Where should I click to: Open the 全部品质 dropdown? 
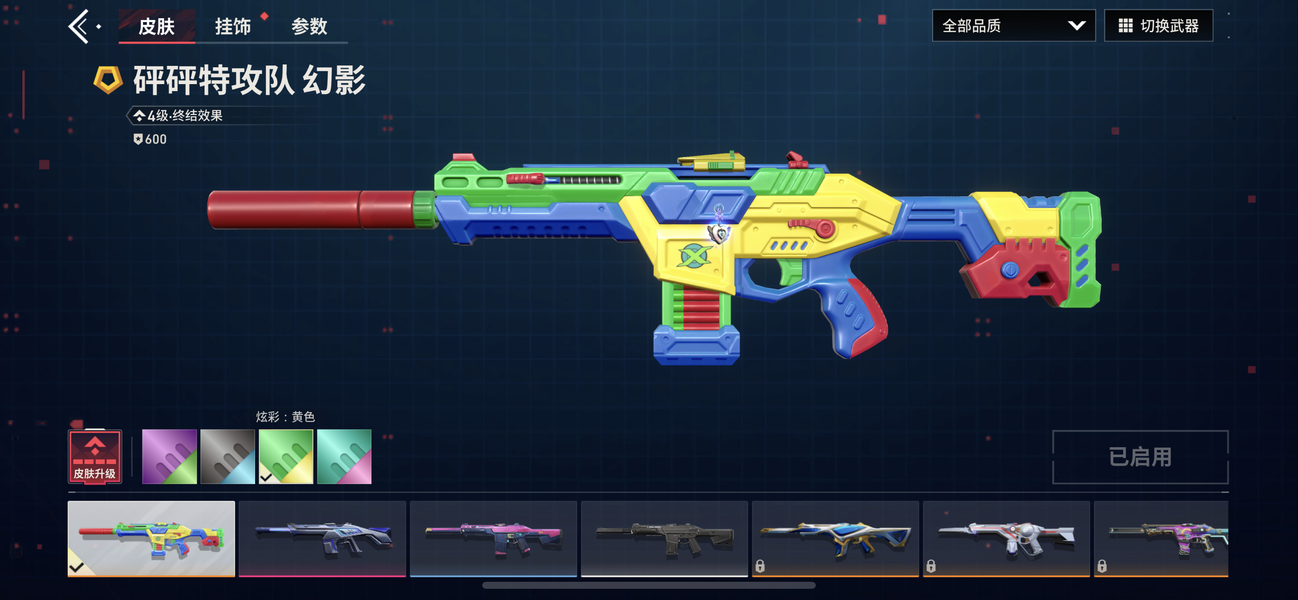(1013, 26)
